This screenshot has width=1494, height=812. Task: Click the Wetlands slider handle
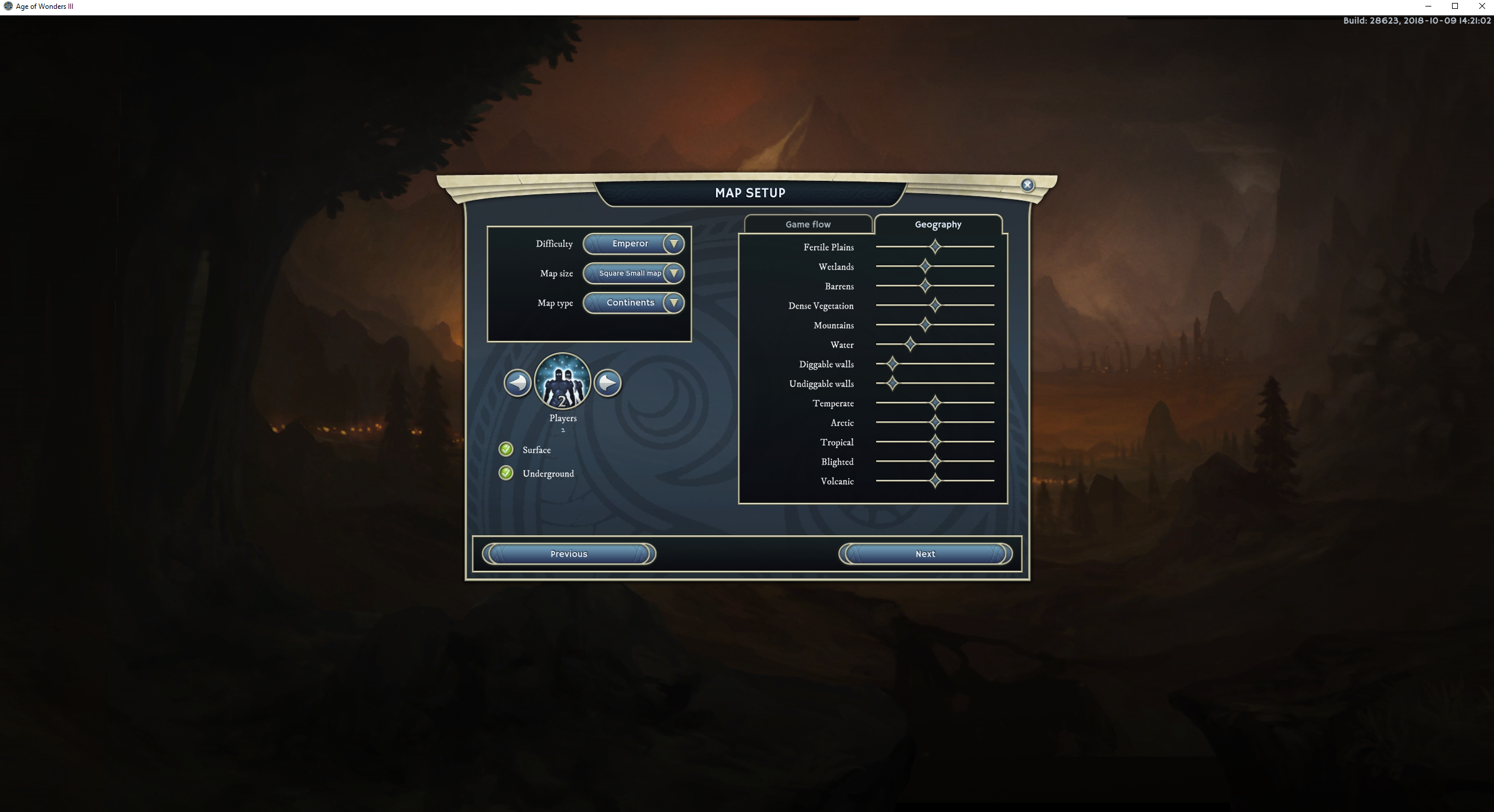tap(925, 266)
